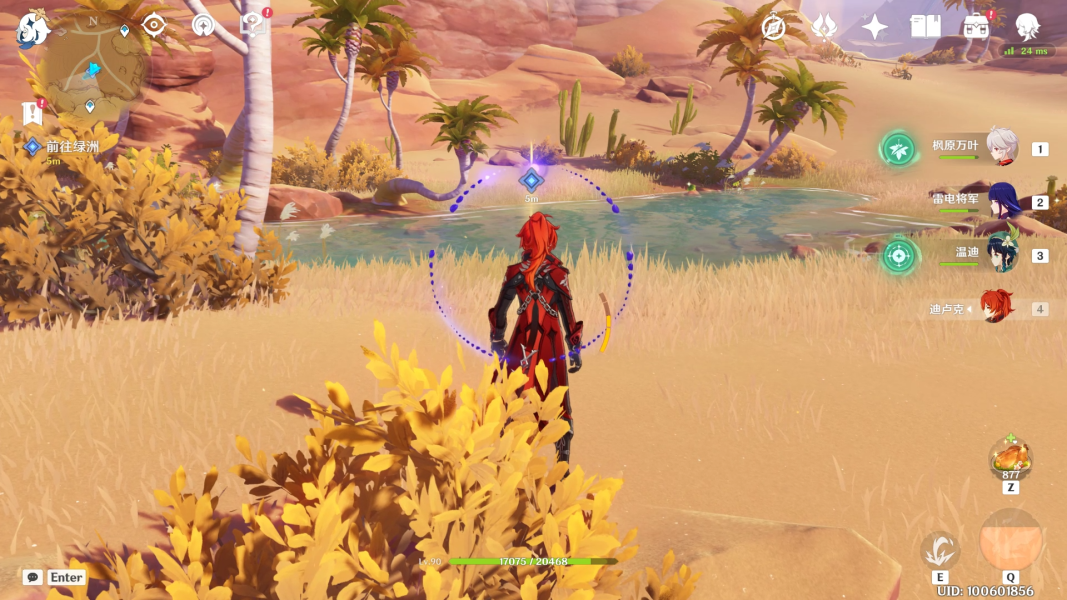Switch to party member 枫原万叶
The width and height of the screenshot is (1067, 600).
(1001, 148)
